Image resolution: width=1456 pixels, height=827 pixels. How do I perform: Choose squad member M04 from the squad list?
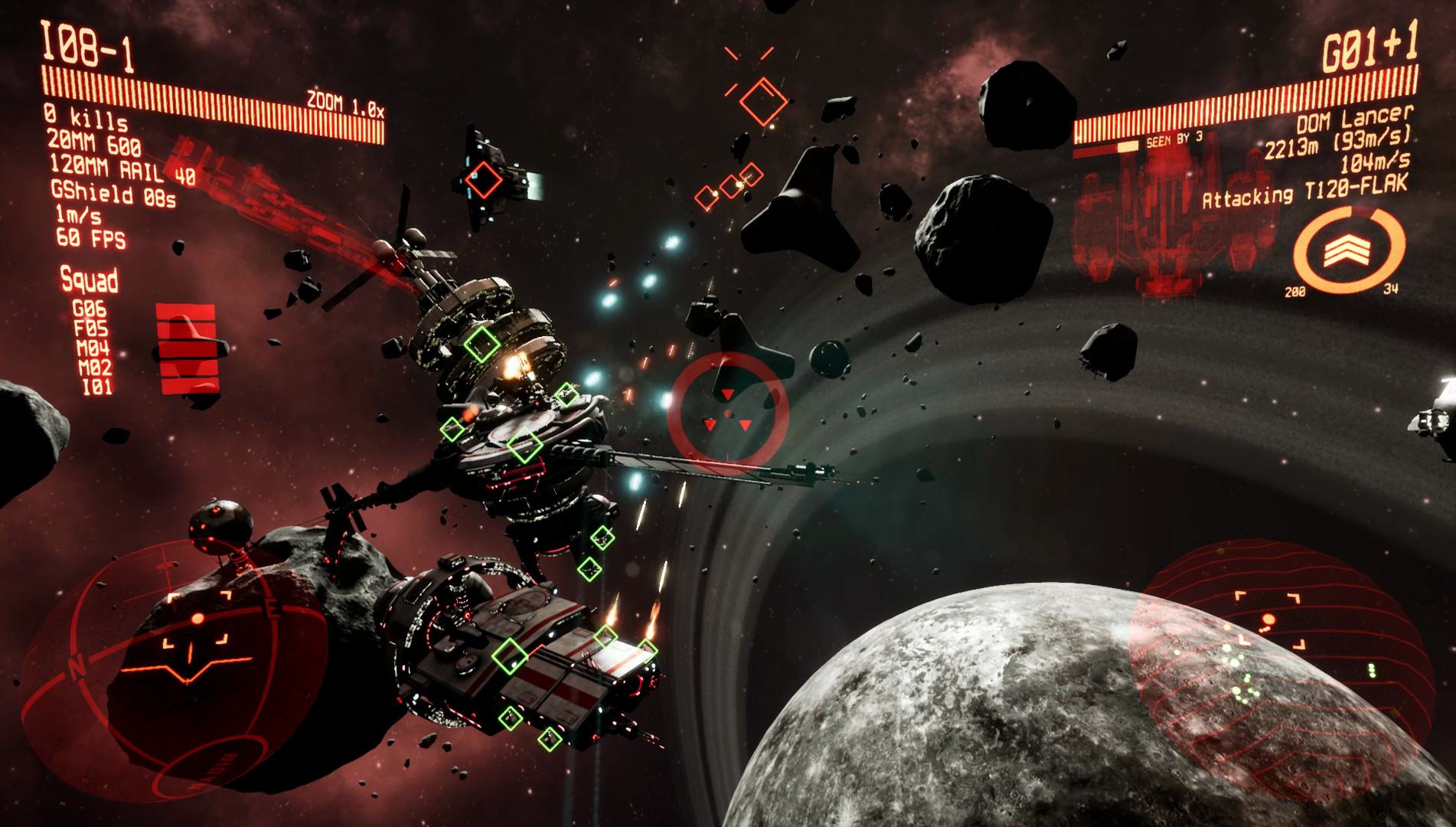tap(93, 349)
